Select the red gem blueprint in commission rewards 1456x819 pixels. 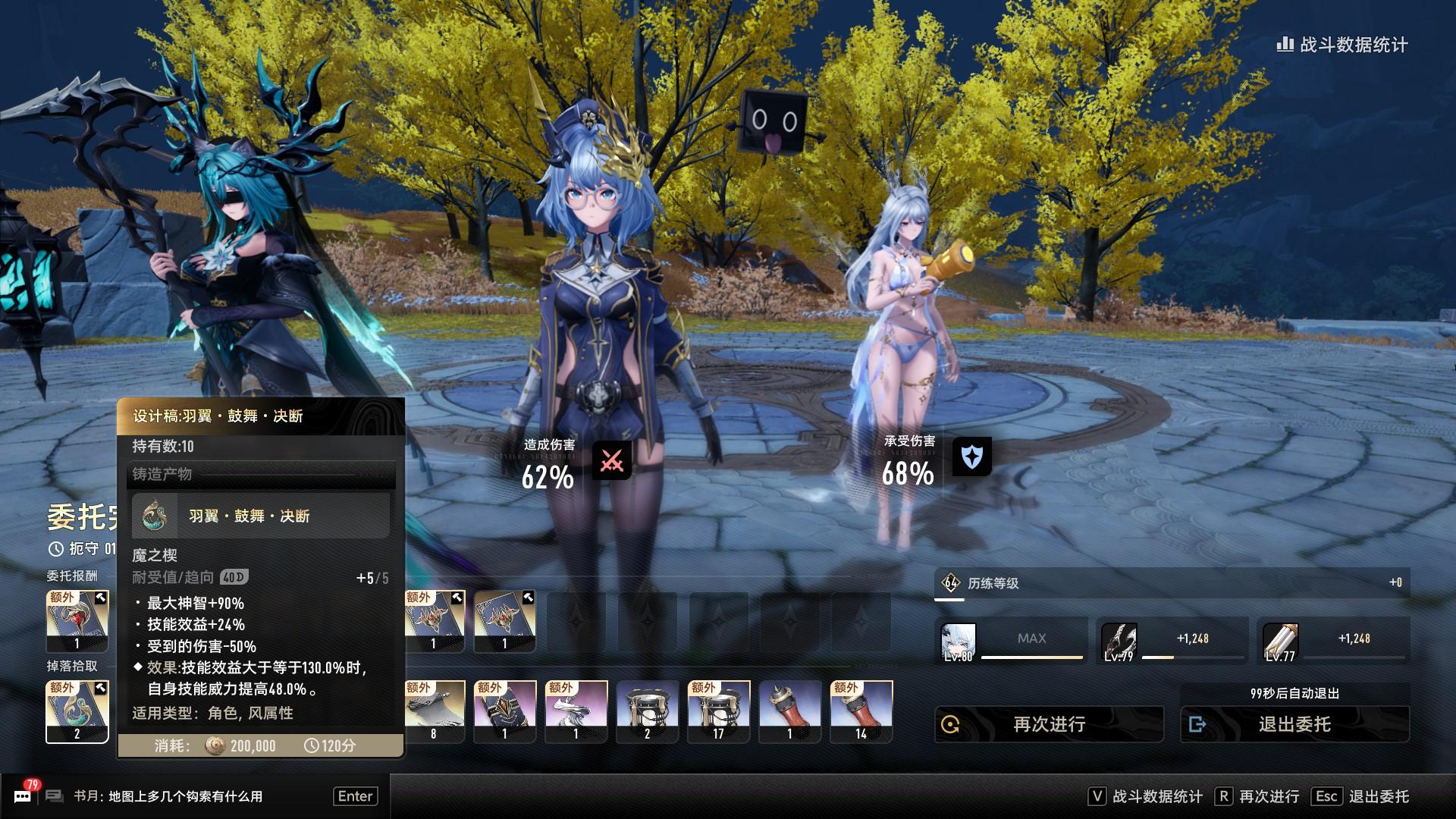(x=77, y=621)
